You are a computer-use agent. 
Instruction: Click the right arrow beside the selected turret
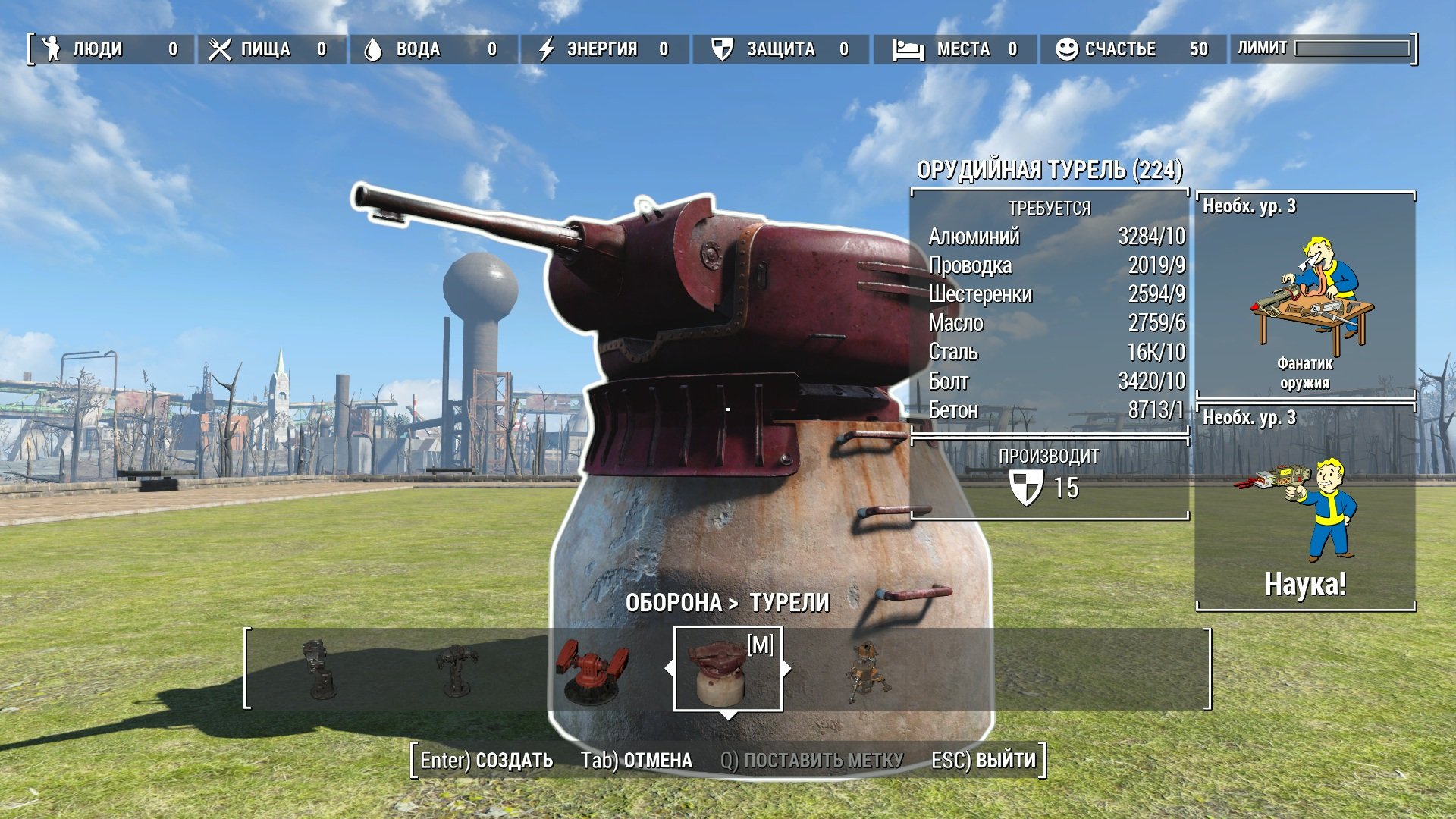[x=787, y=669]
